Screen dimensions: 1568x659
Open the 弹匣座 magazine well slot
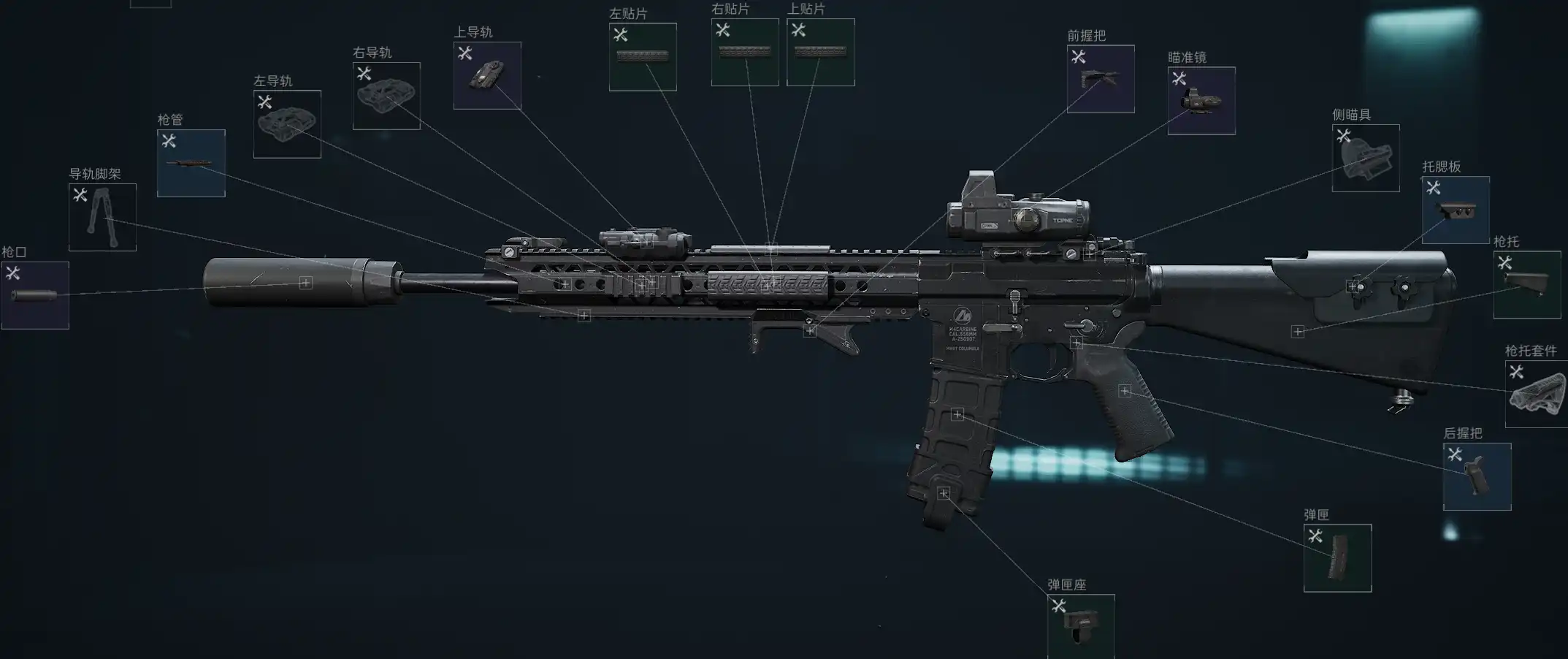click(x=1081, y=626)
